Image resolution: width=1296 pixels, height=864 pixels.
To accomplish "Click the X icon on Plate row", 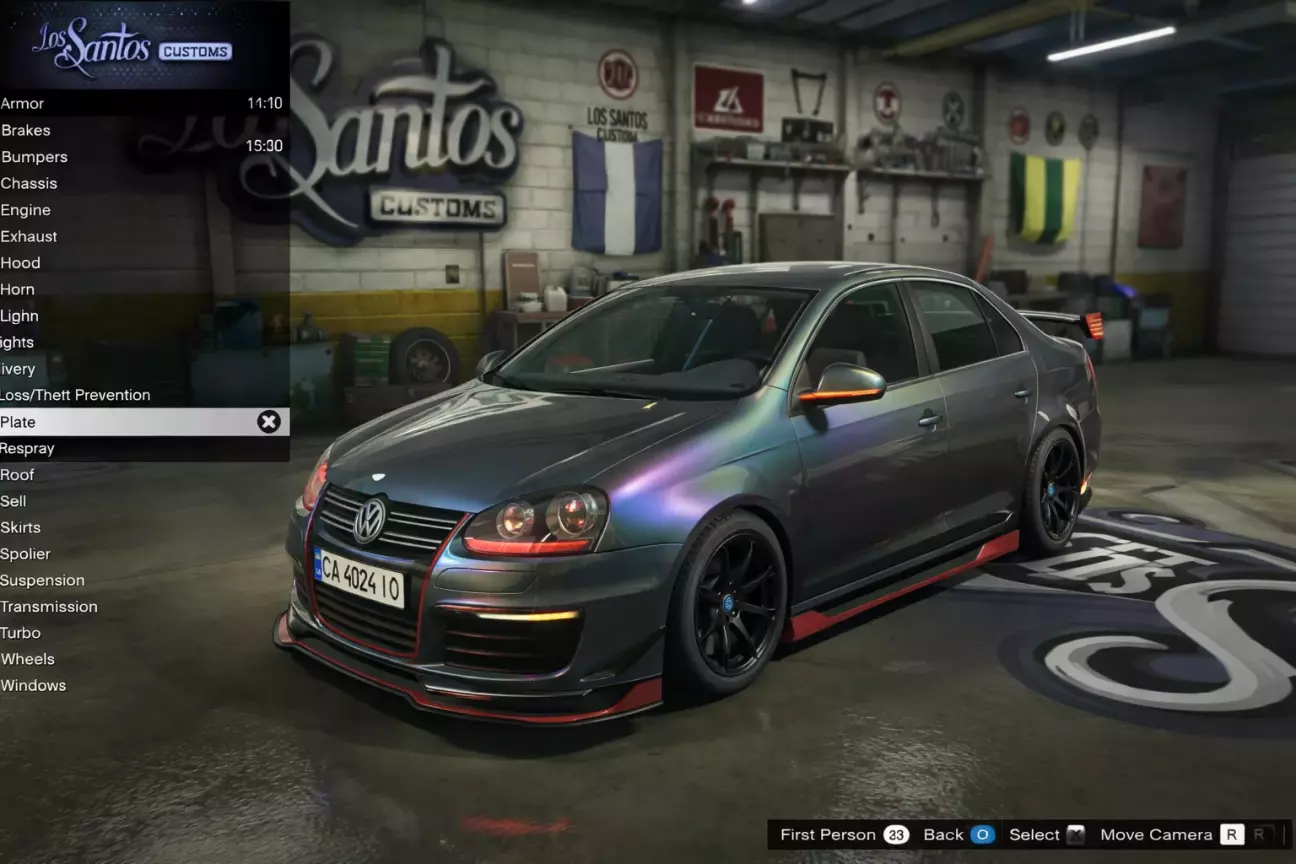I will point(269,422).
